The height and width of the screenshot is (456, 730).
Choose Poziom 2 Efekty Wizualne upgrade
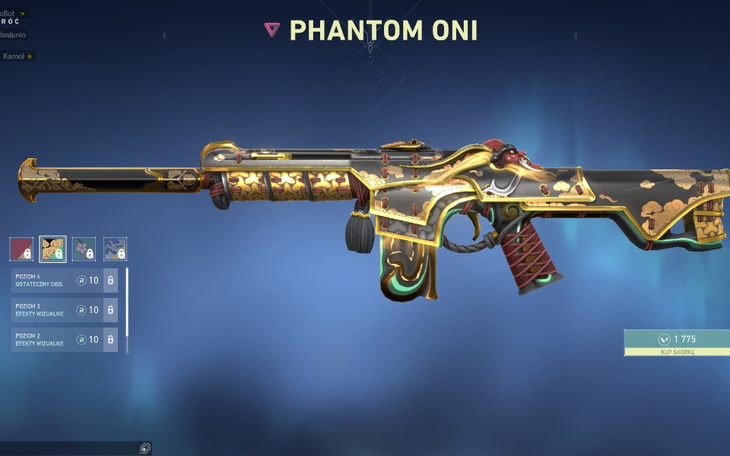pos(64,340)
